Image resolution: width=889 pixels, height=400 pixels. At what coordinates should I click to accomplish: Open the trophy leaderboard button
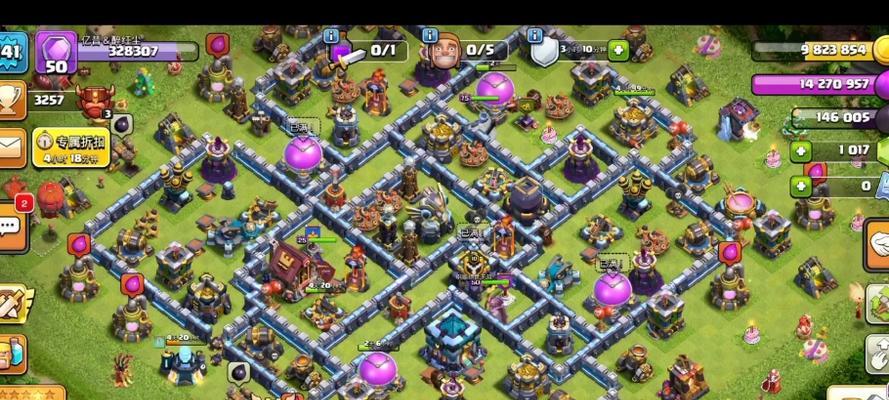10,100
